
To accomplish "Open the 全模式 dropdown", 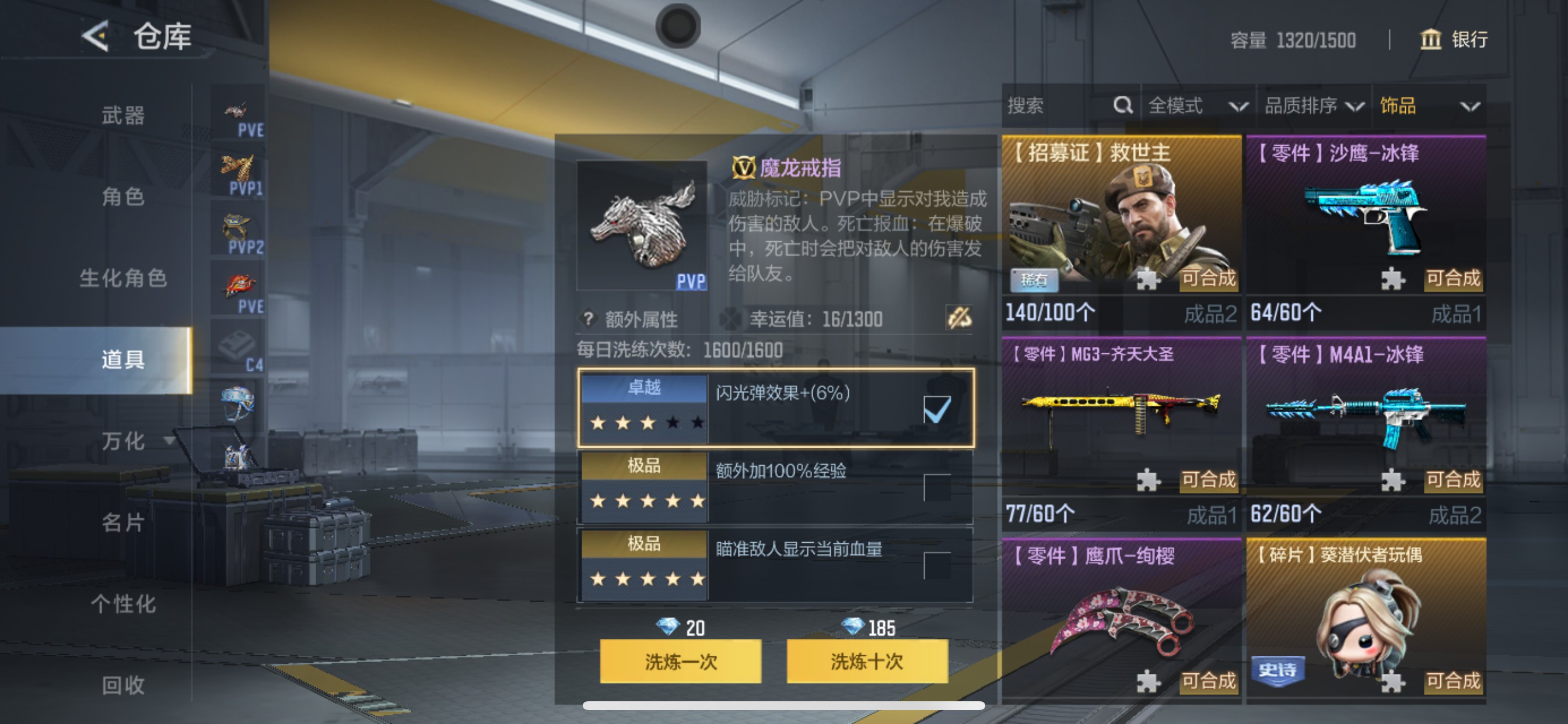I will coord(1193,106).
